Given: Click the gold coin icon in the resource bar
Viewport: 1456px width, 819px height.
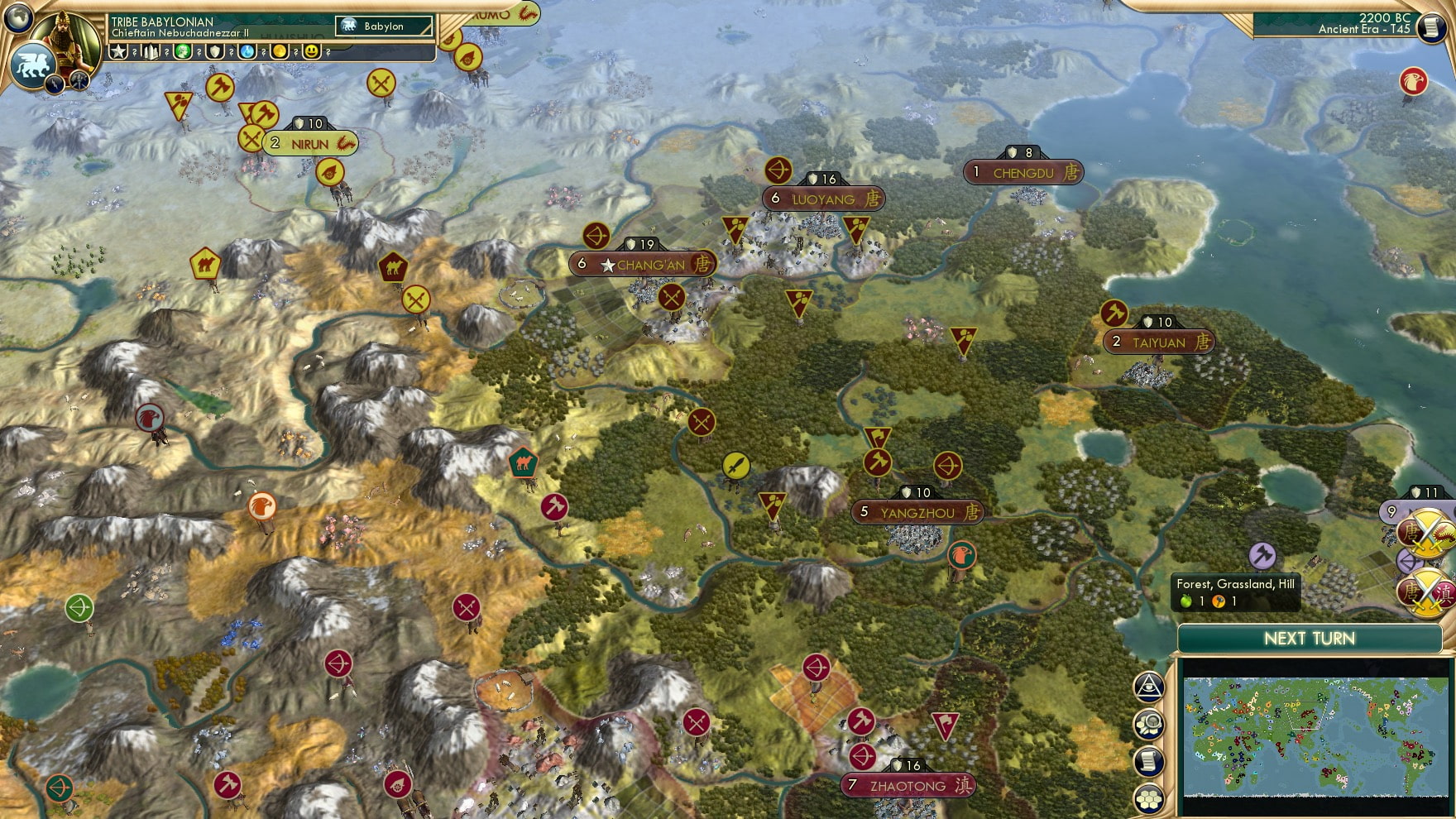Looking at the screenshot, I should point(281,52).
